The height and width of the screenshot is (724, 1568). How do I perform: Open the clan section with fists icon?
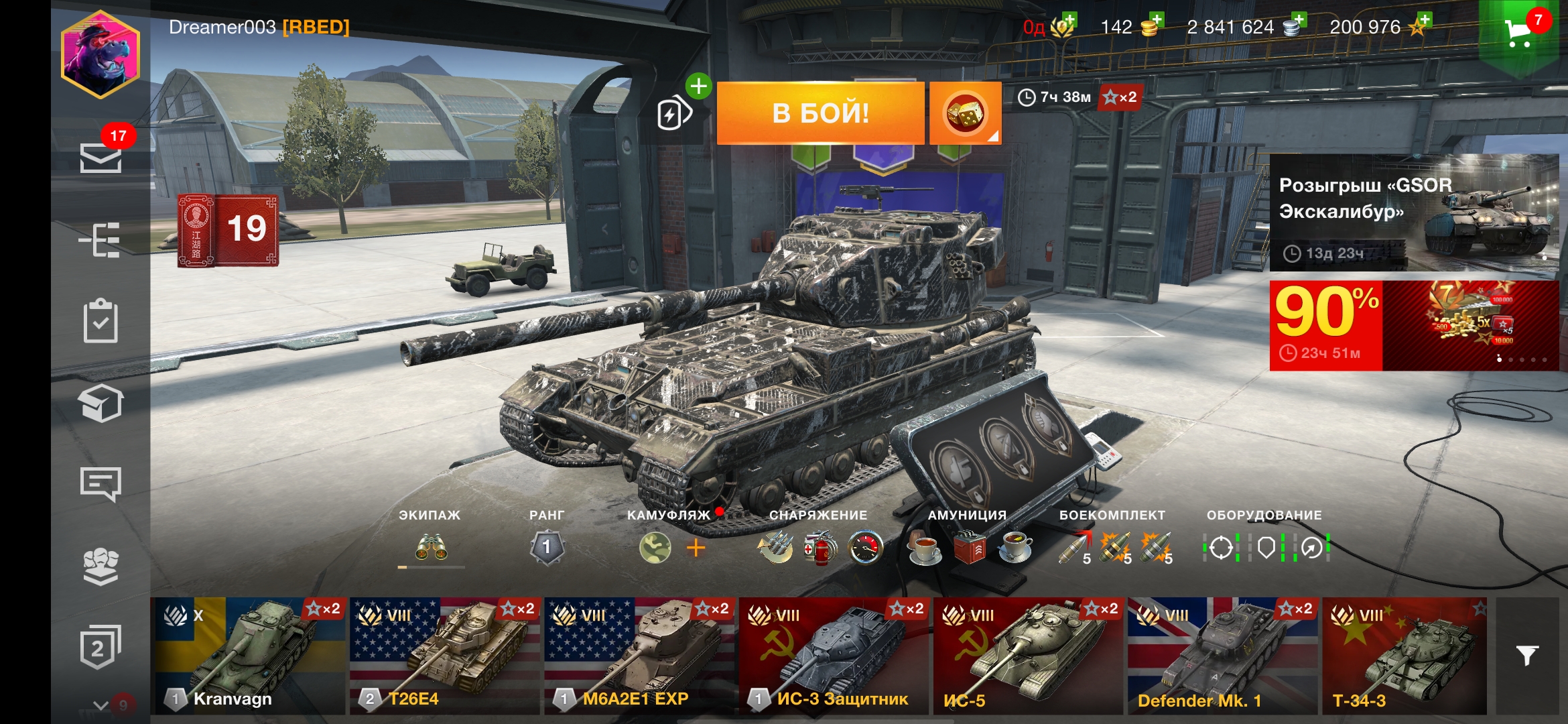tap(101, 566)
